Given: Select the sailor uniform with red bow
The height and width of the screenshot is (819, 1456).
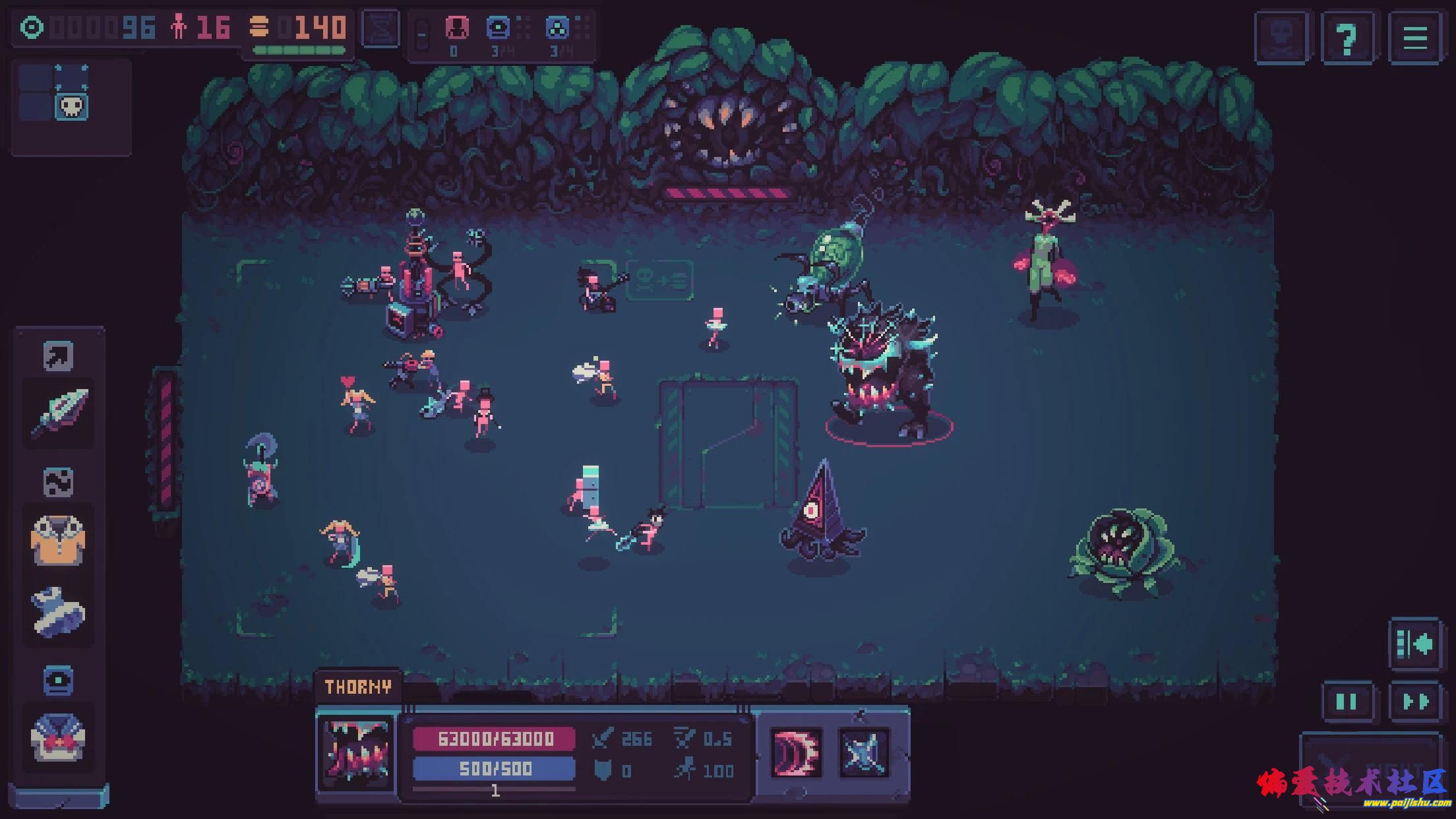Looking at the screenshot, I should click(58, 737).
